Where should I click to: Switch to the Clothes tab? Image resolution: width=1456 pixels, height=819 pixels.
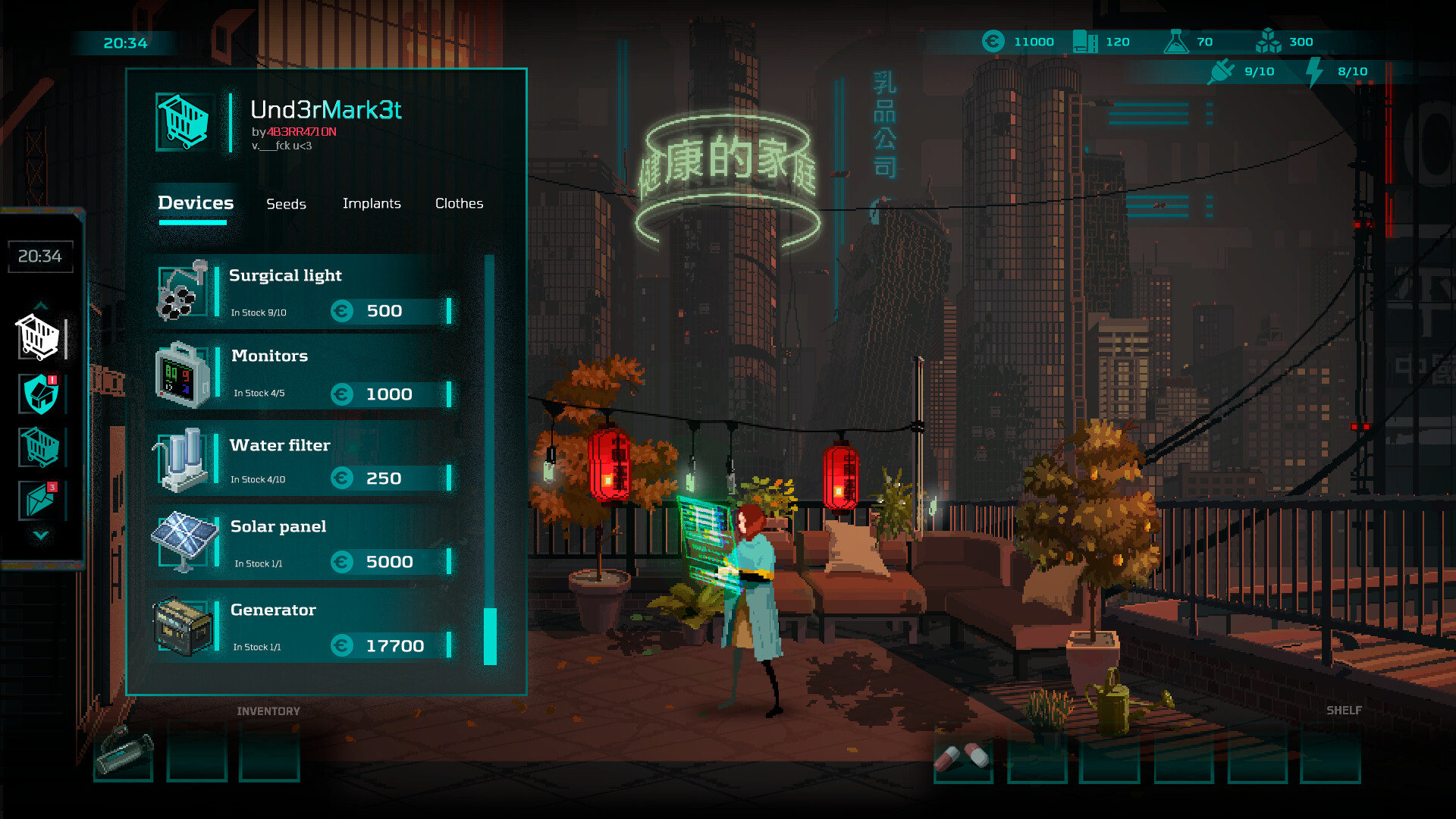point(460,203)
